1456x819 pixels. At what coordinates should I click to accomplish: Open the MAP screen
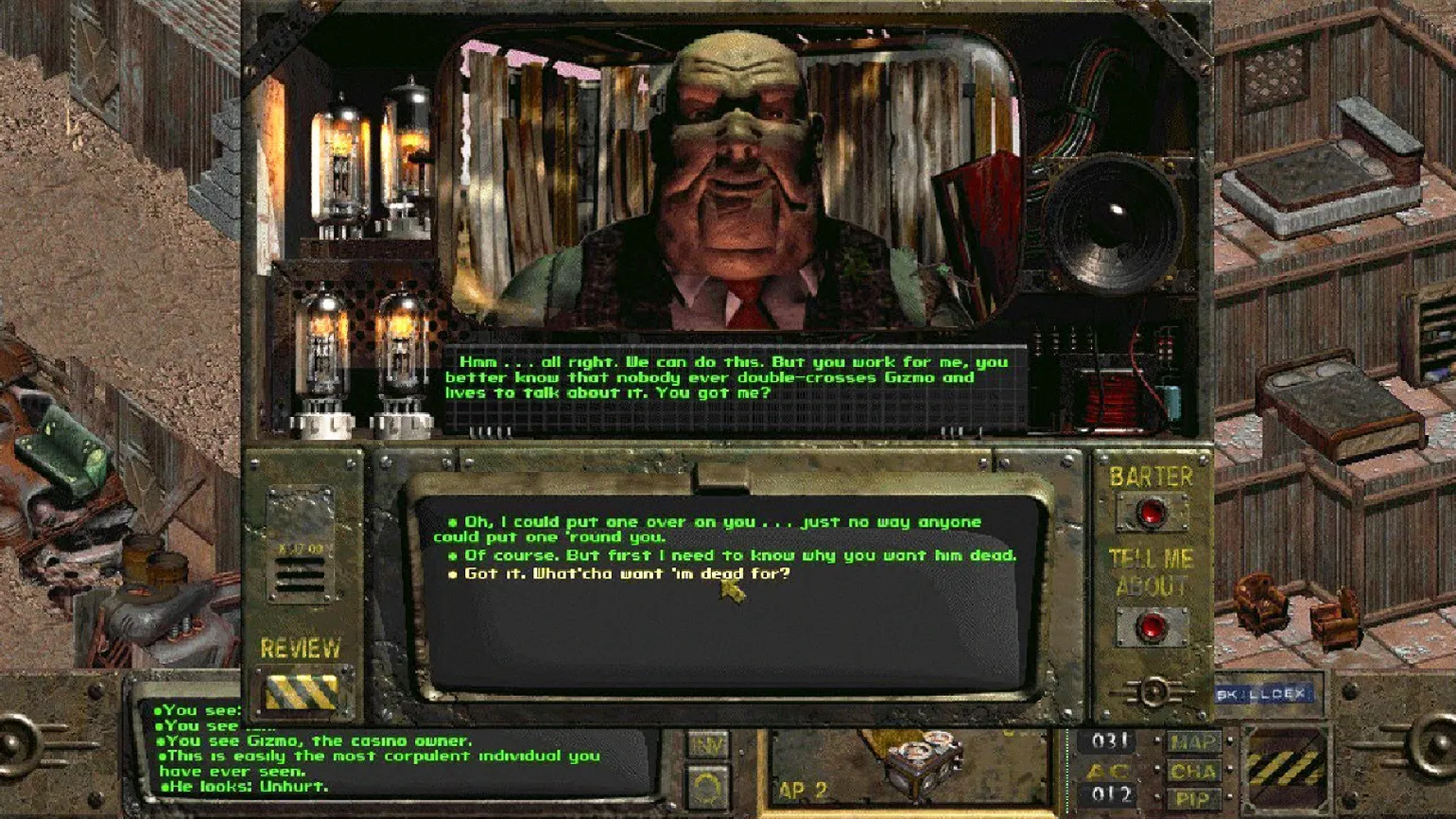[1194, 743]
